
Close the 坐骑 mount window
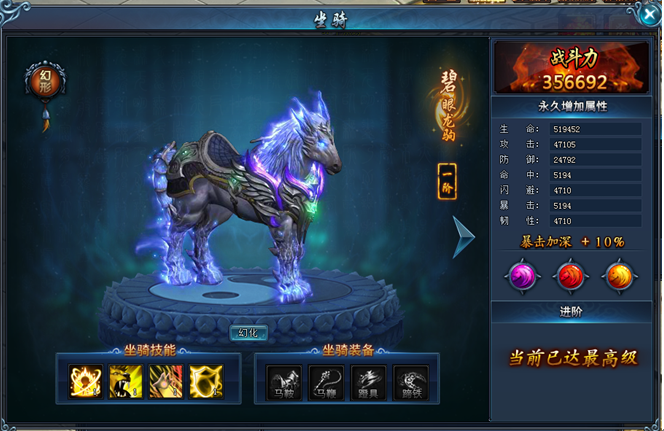[x=648, y=15]
